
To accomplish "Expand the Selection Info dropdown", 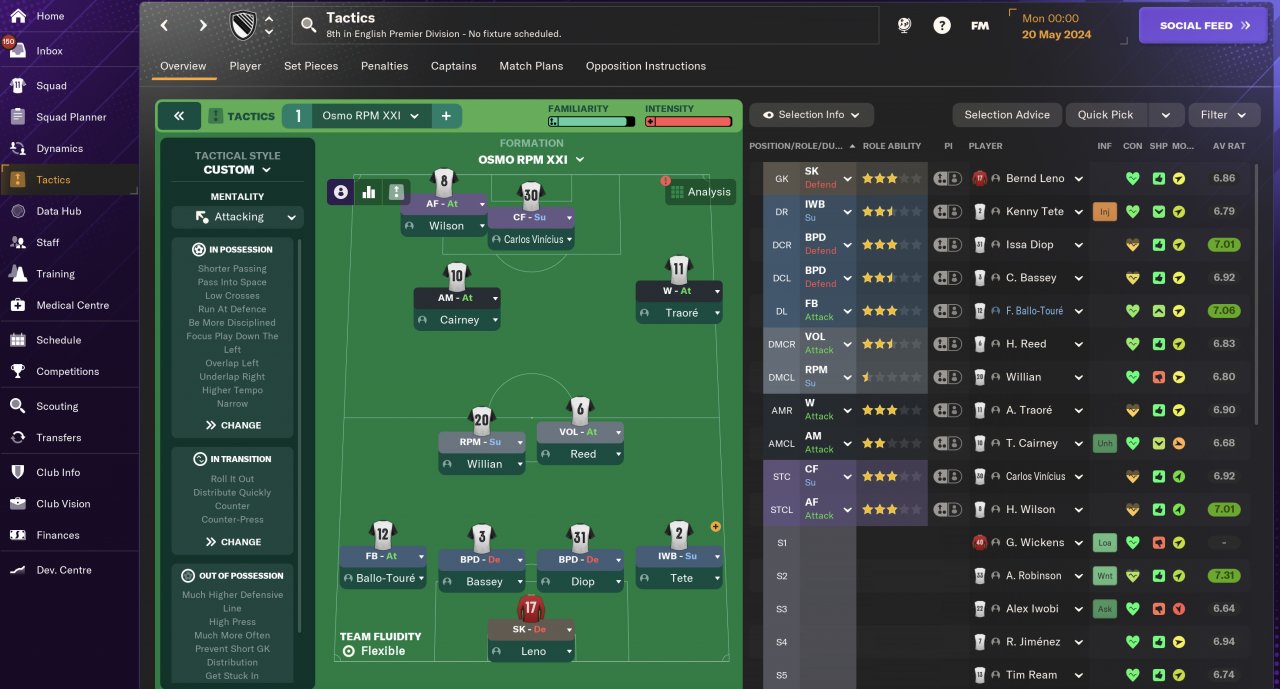I will 810,115.
